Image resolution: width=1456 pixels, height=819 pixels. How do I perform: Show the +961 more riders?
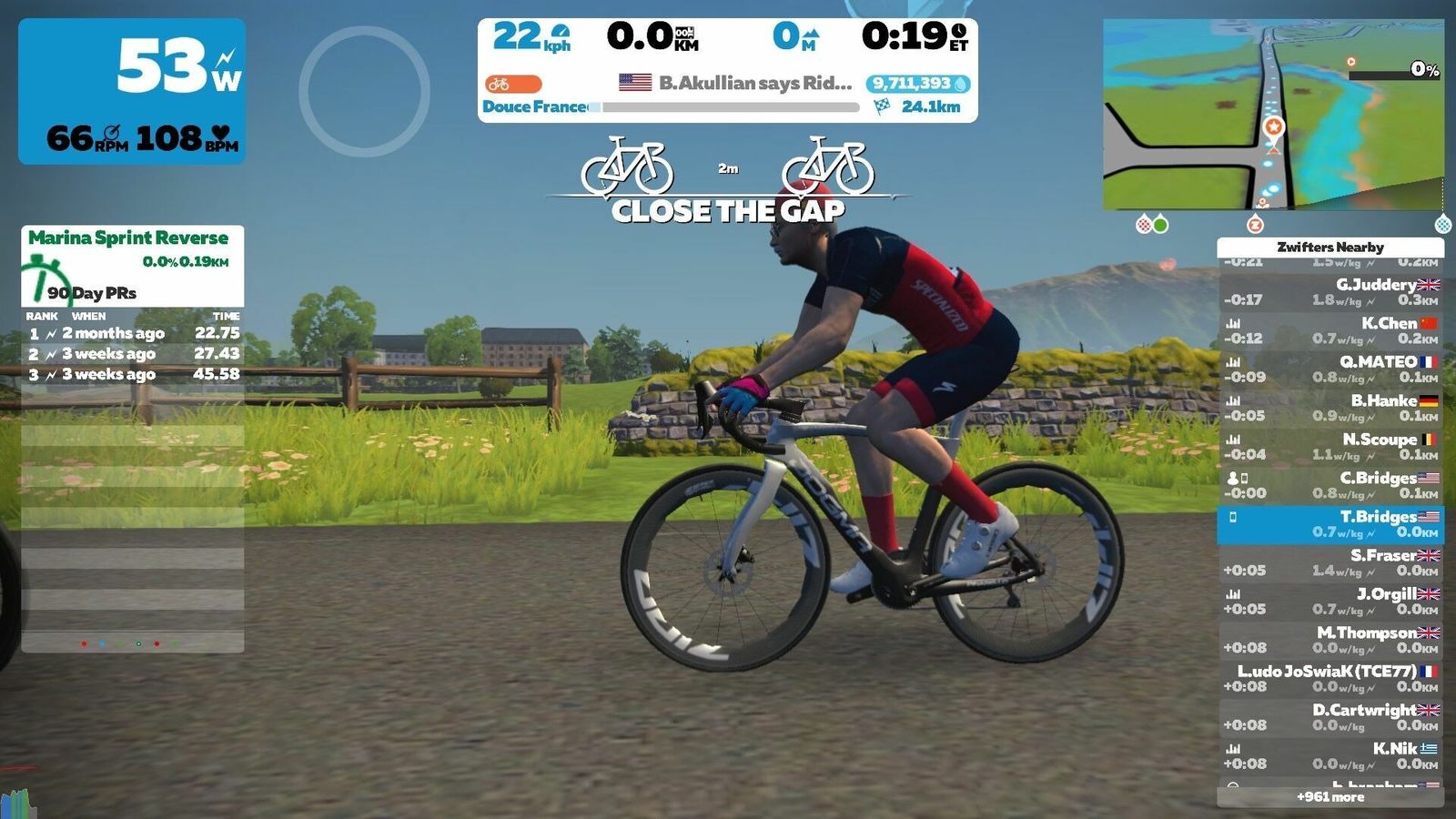point(1330,797)
